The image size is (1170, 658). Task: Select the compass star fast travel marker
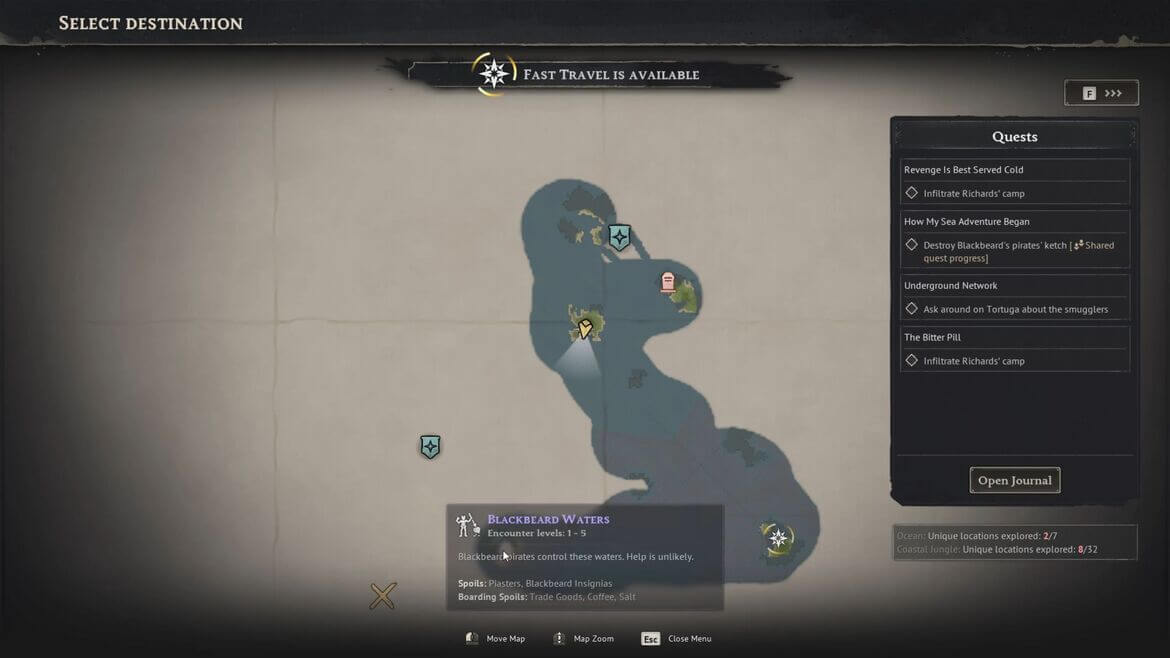tap(778, 539)
